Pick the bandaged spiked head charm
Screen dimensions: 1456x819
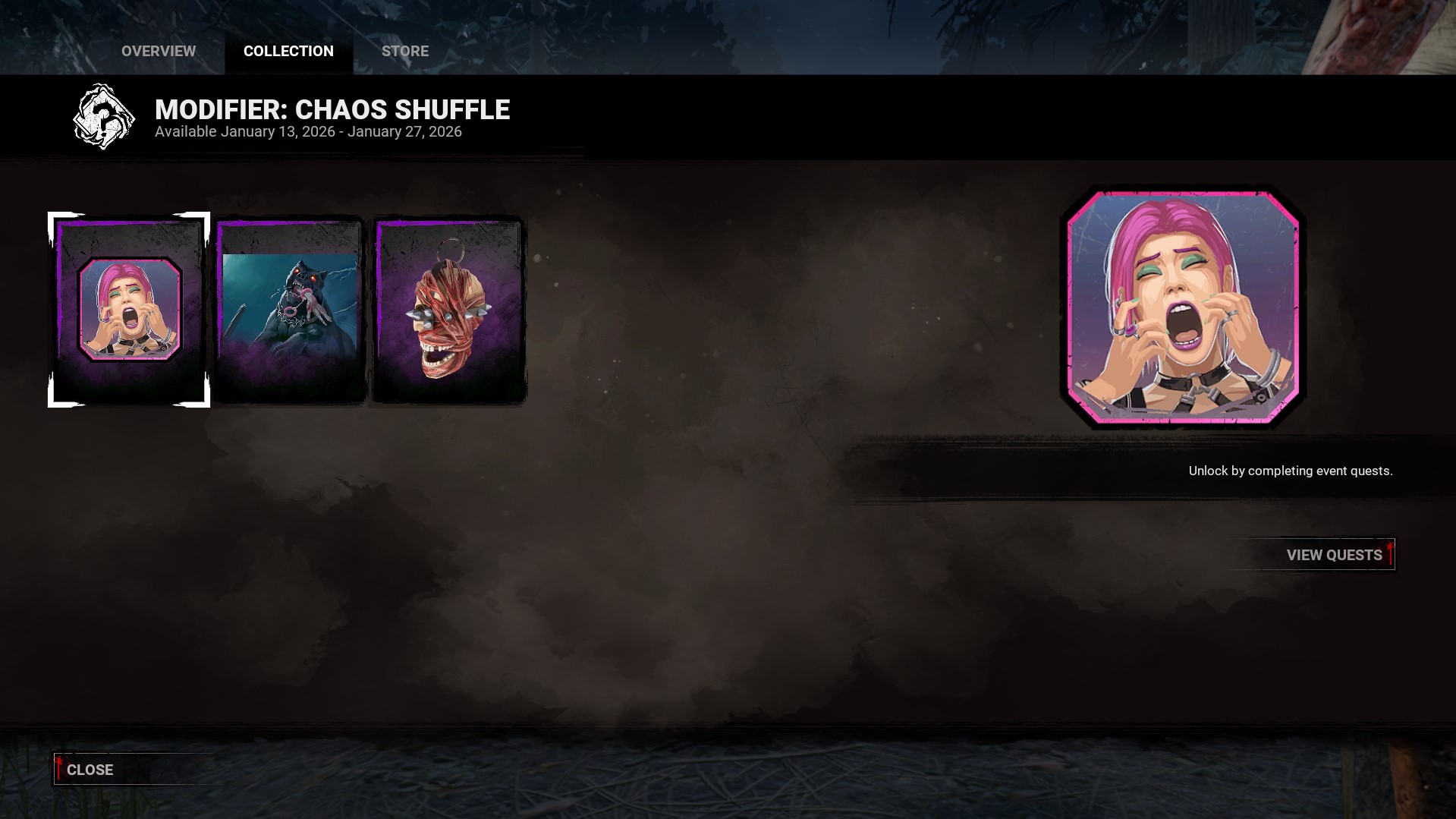pyautogui.click(x=448, y=310)
